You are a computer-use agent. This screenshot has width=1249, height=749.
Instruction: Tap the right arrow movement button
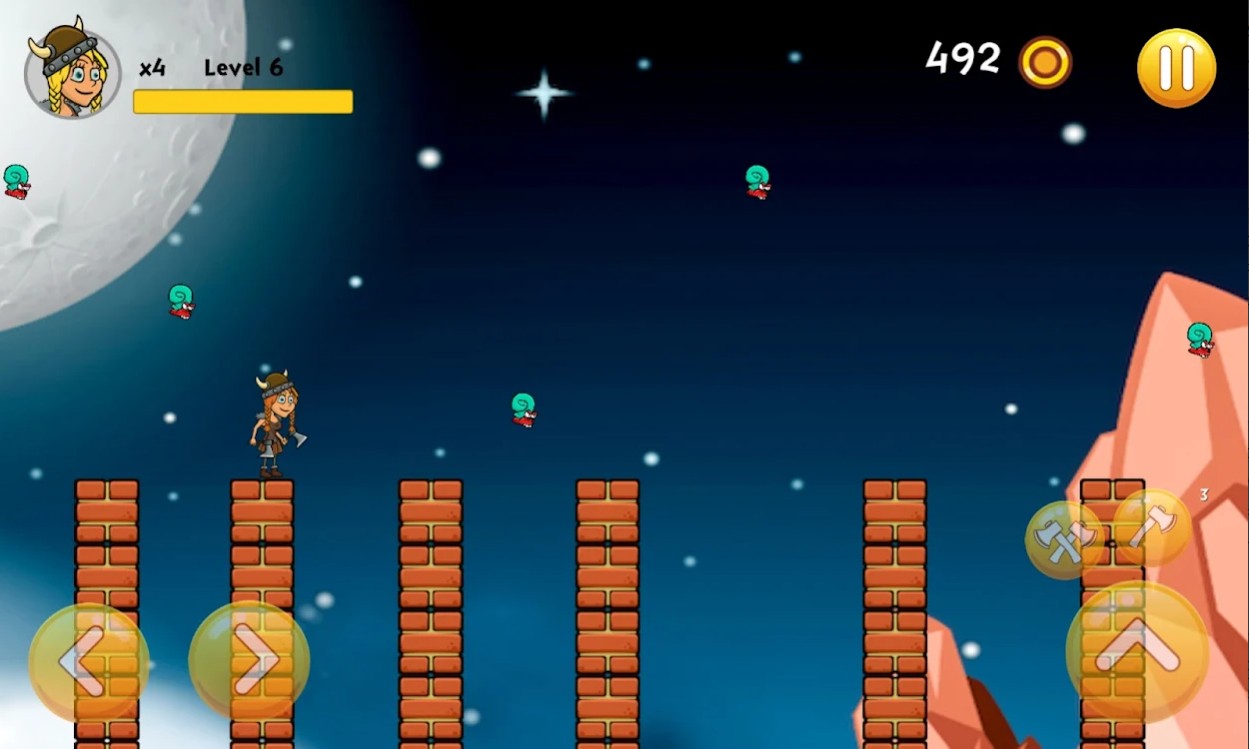coord(248,660)
